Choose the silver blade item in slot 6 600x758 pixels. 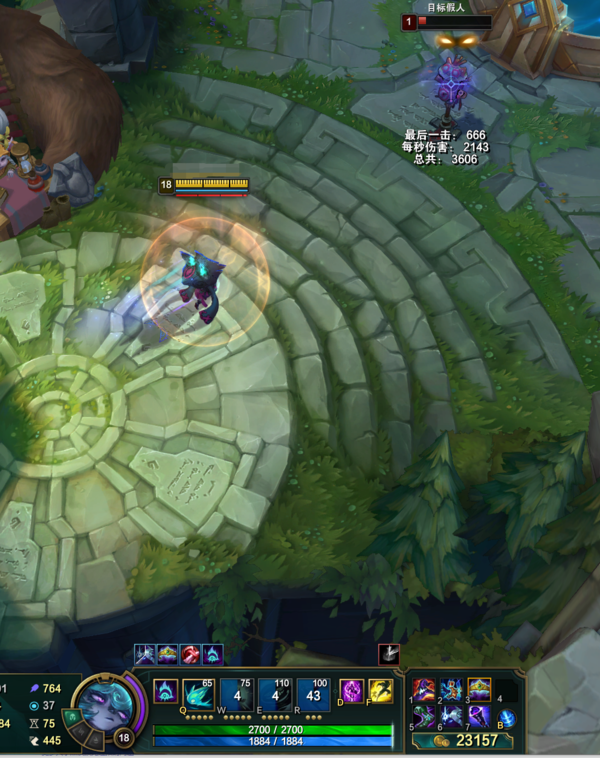click(x=451, y=717)
